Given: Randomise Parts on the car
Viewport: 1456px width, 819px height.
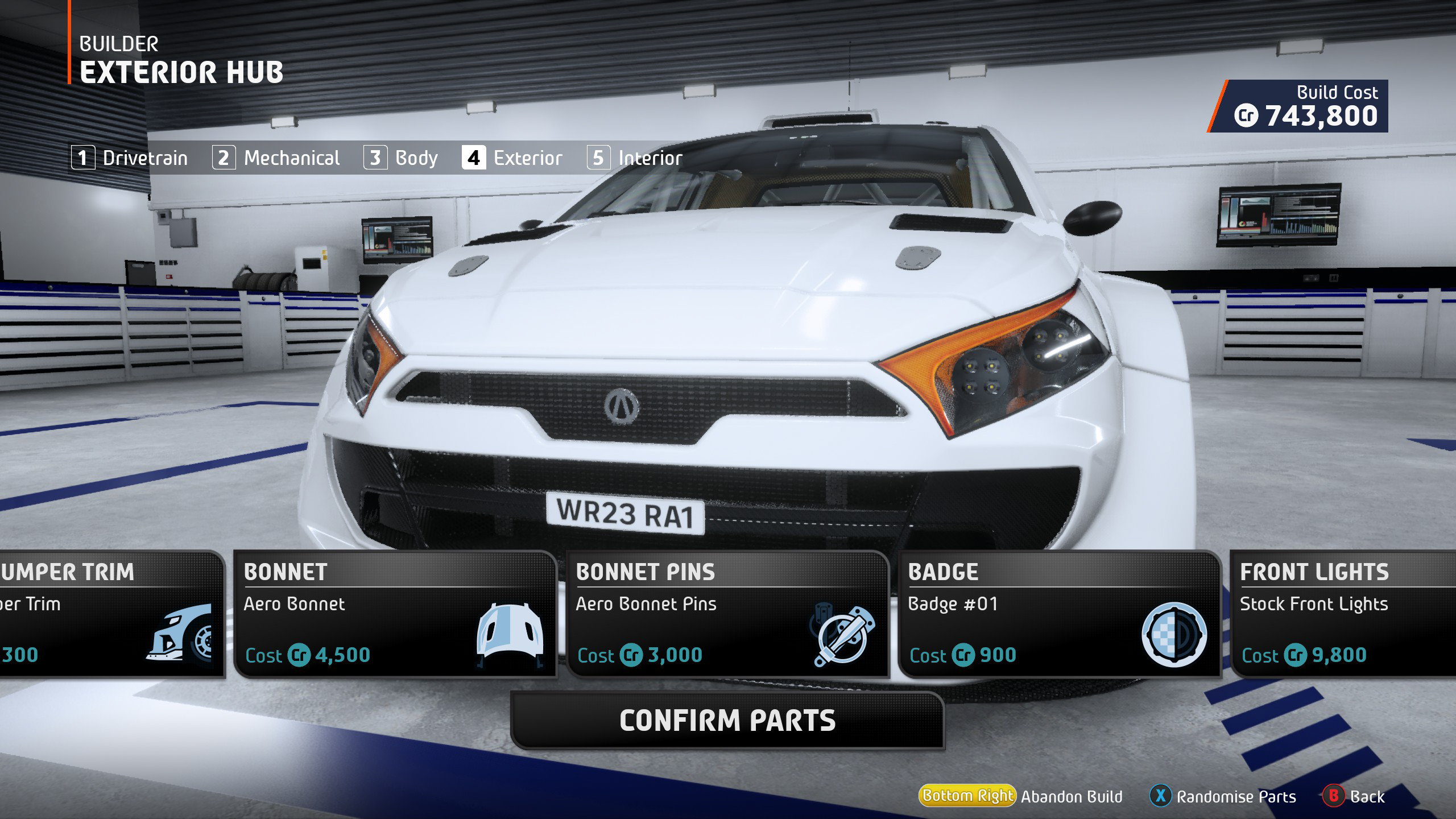Looking at the screenshot, I should [x=1223, y=796].
